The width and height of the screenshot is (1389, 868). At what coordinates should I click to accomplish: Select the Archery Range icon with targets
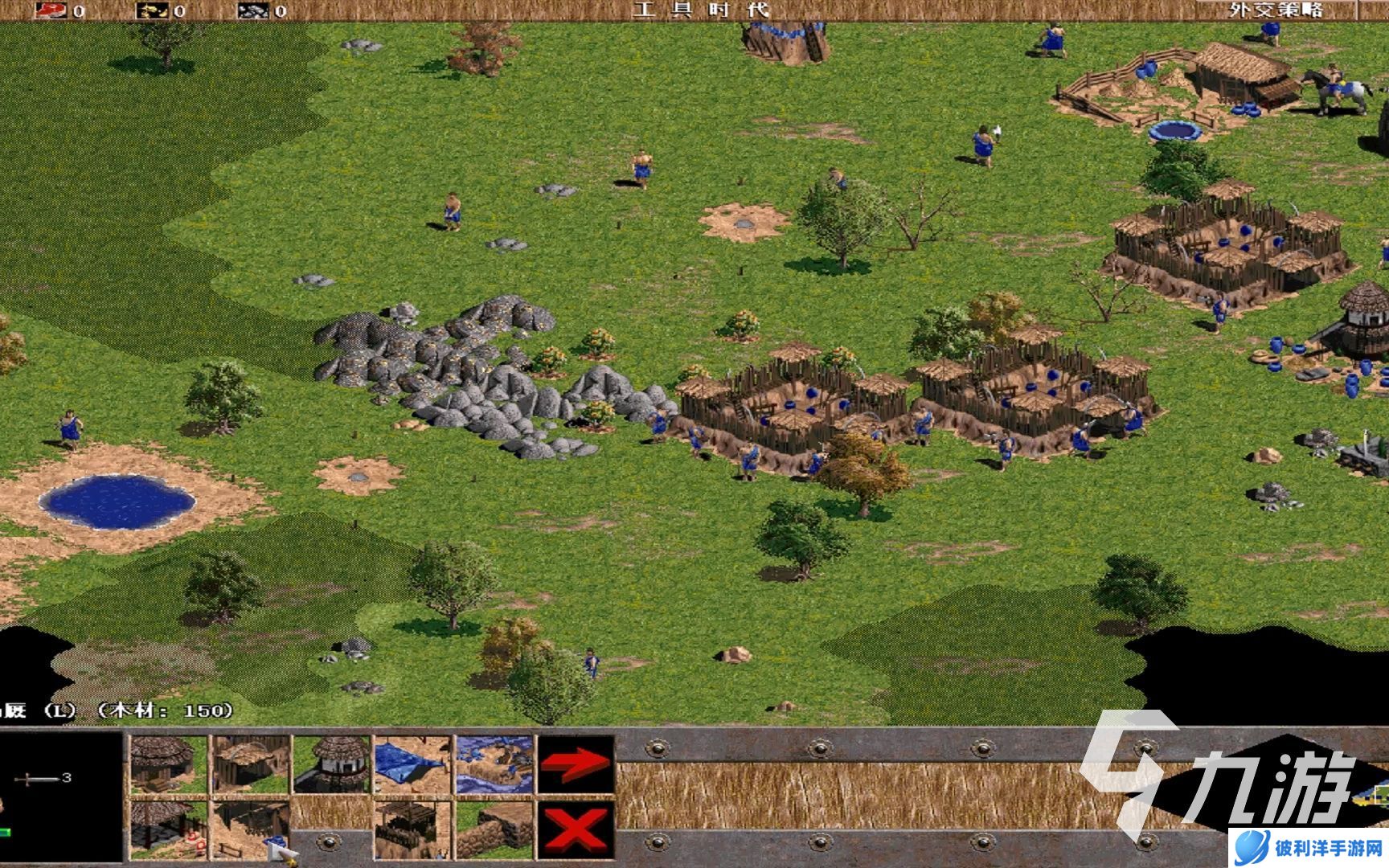pos(169,829)
